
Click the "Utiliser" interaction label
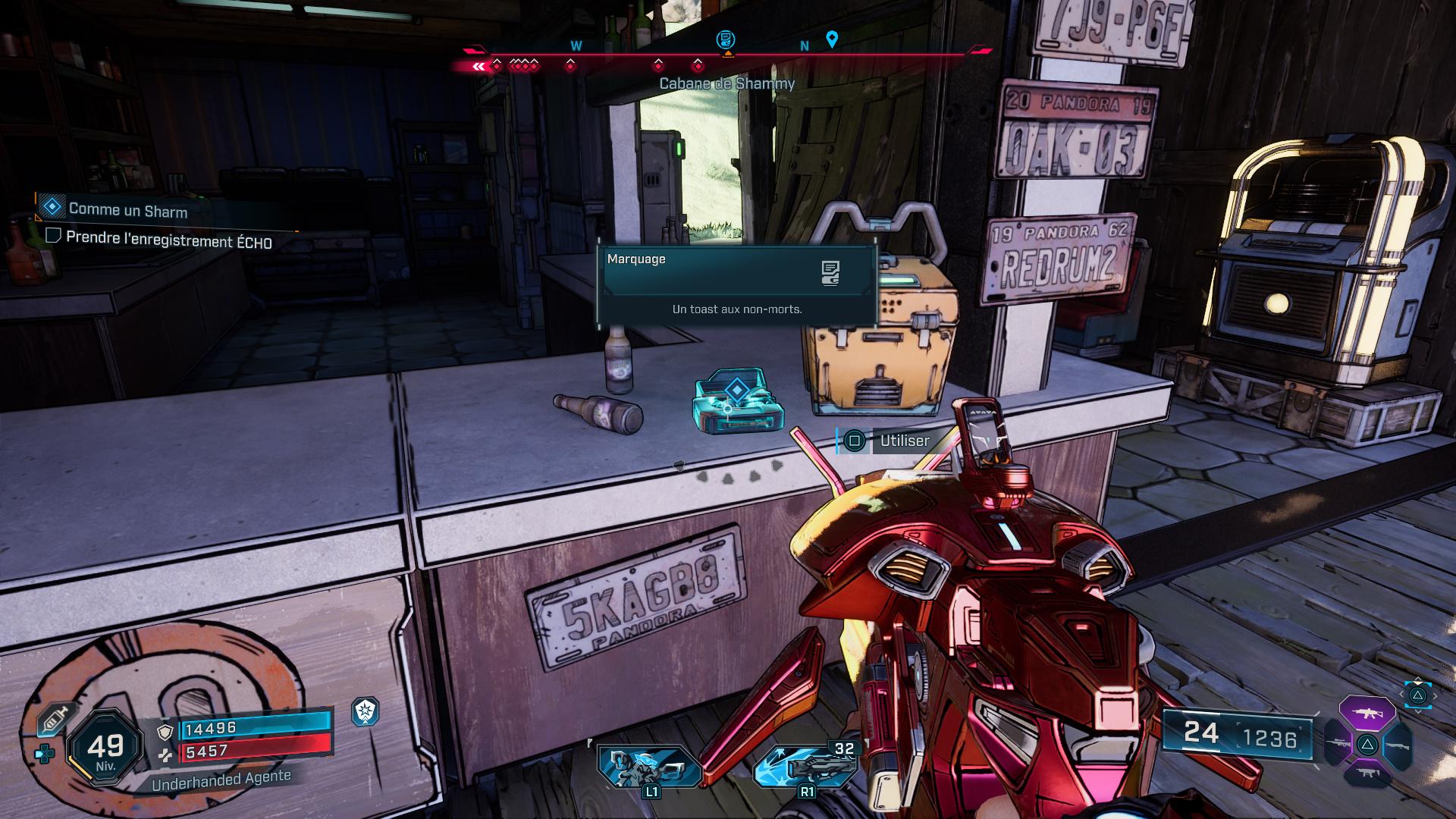pyautogui.click(x=904, y=441)
